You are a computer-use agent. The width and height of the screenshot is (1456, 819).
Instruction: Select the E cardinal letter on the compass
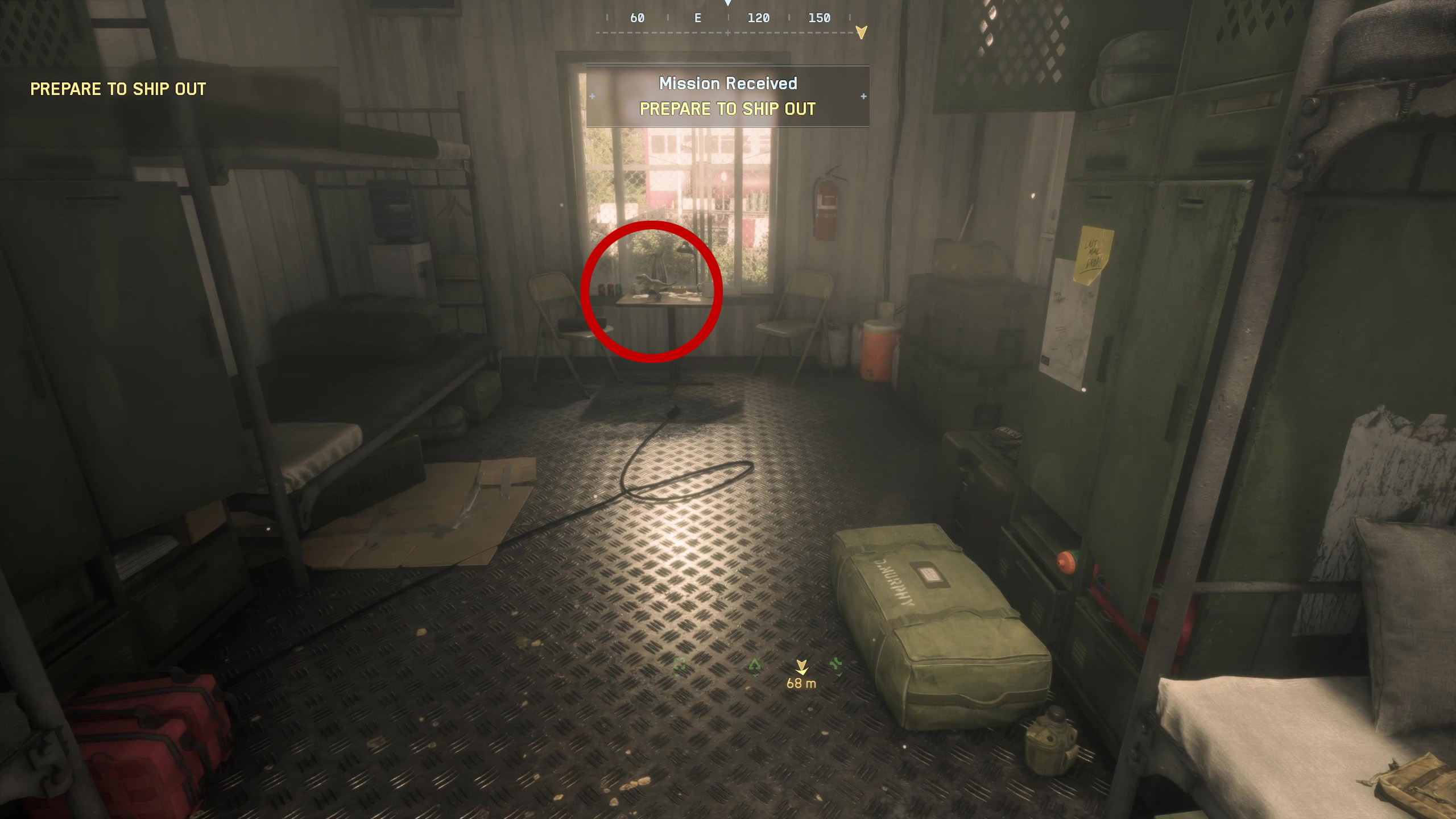[698, 18]
